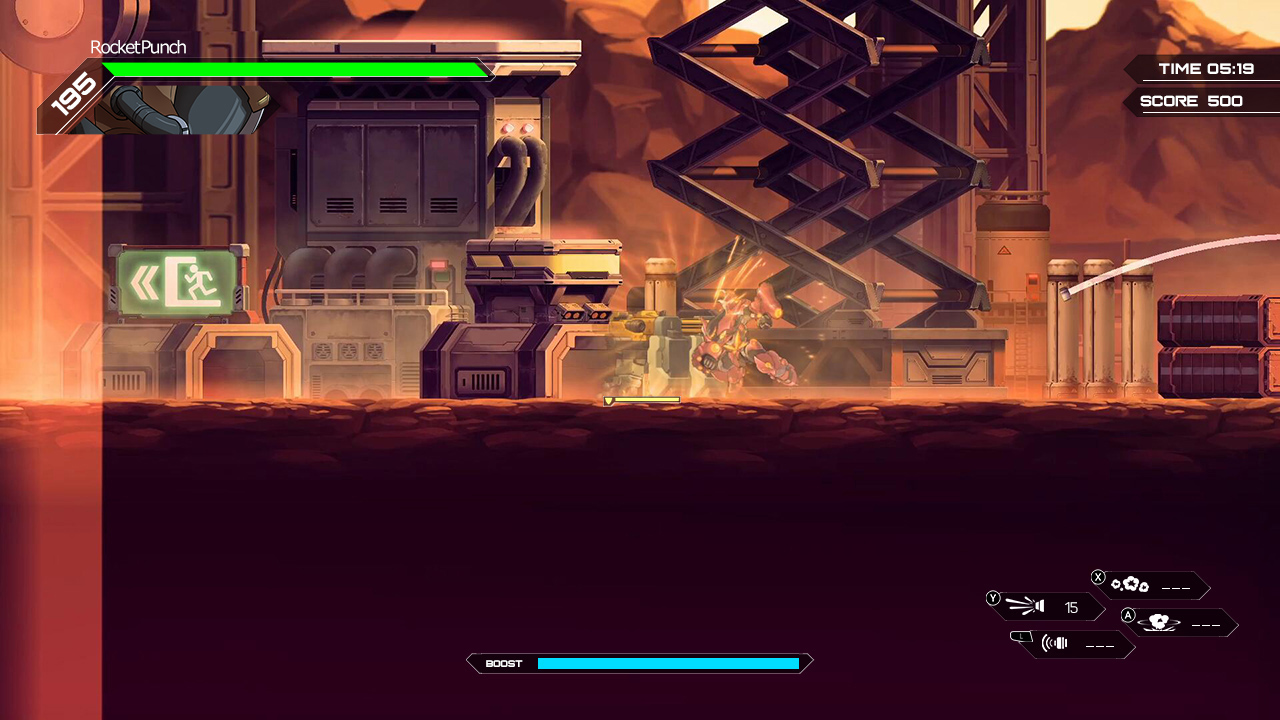
Task: Click the A button glyph on the weapon HUD
Action: pos(1128,615)
